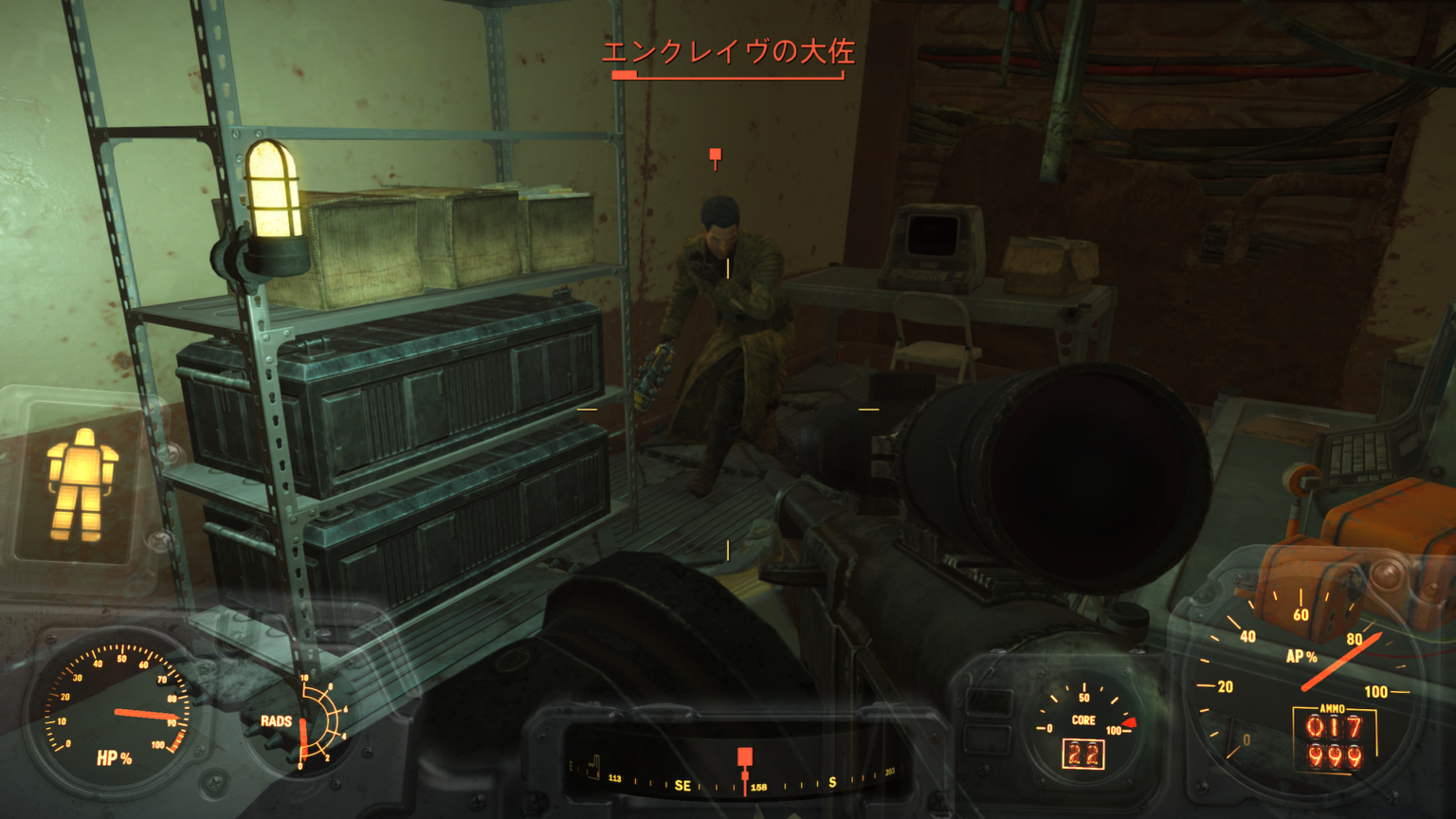
Task: Click the Enclave Colonel's health bar
Action: [729, 76]
